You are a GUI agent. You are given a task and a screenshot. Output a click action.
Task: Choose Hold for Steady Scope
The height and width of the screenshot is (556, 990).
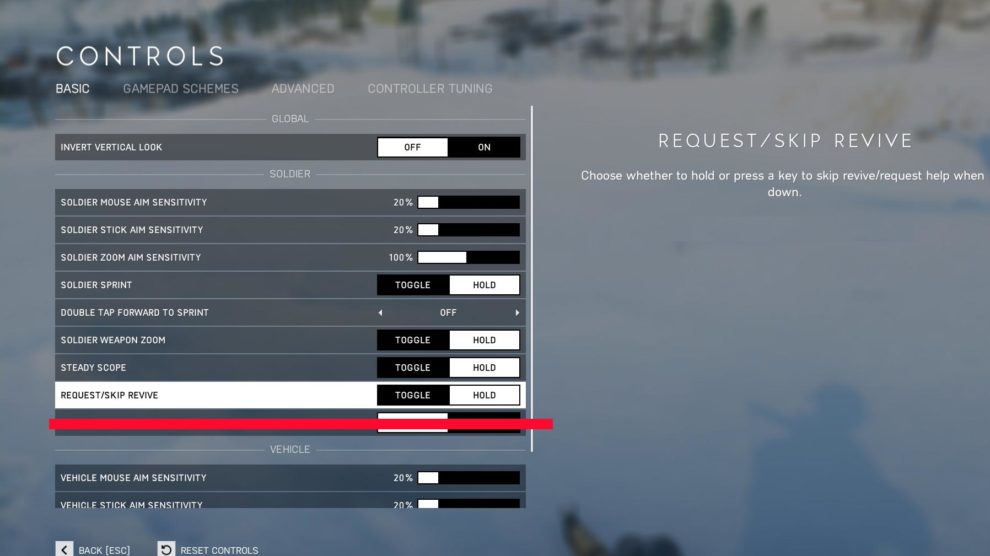(484, 368)
